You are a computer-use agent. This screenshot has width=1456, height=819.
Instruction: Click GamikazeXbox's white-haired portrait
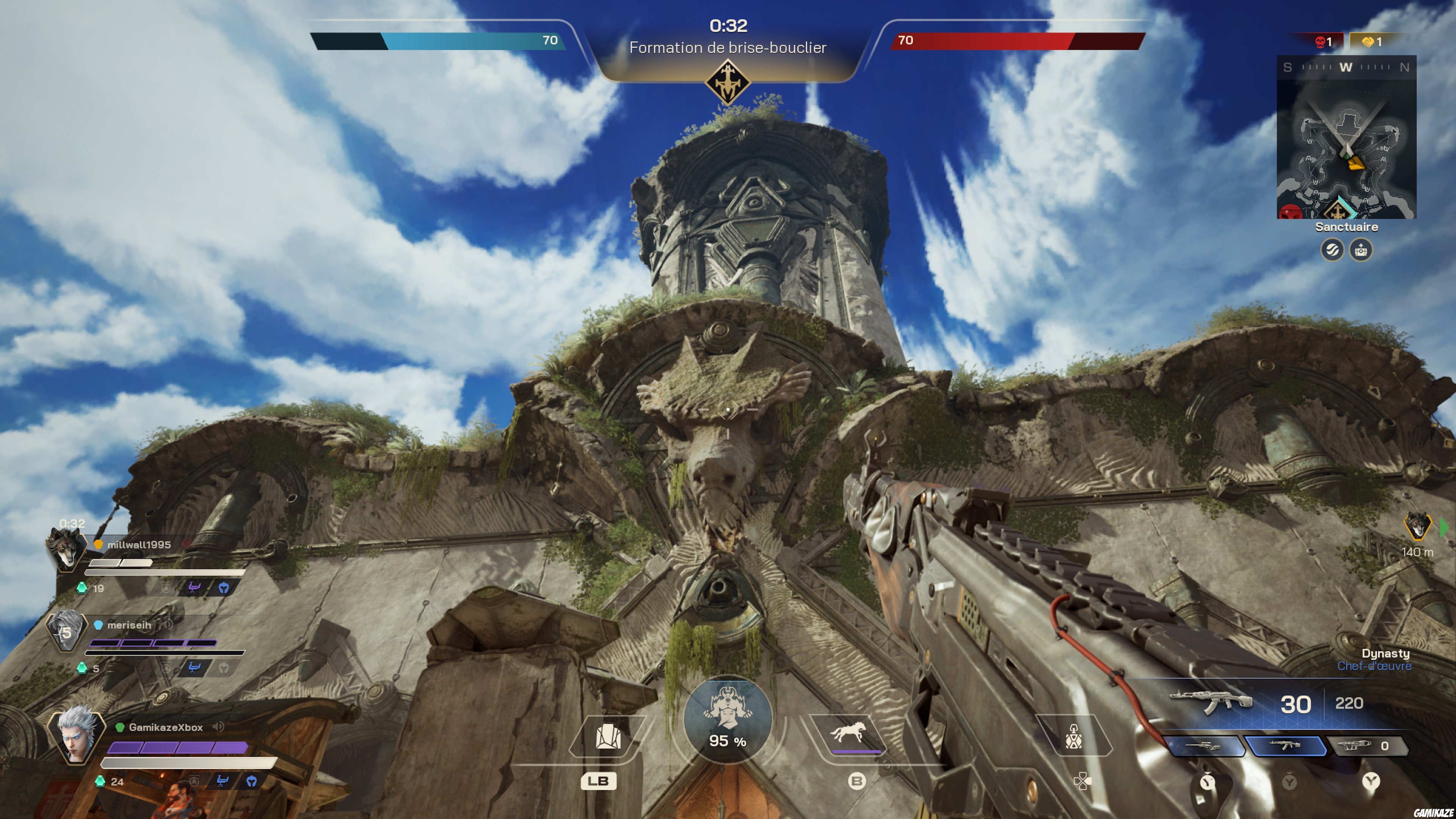(76, 733)
